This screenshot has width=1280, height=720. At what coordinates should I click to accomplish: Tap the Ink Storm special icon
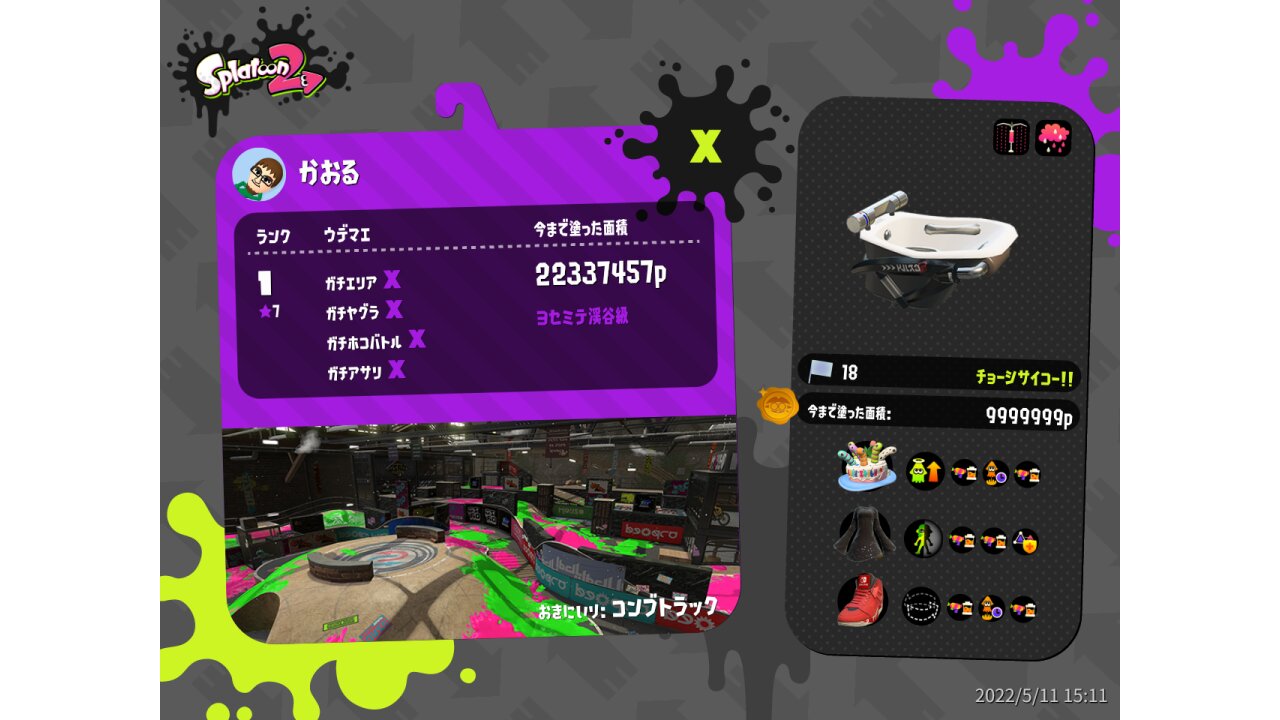coord(1053,137)
